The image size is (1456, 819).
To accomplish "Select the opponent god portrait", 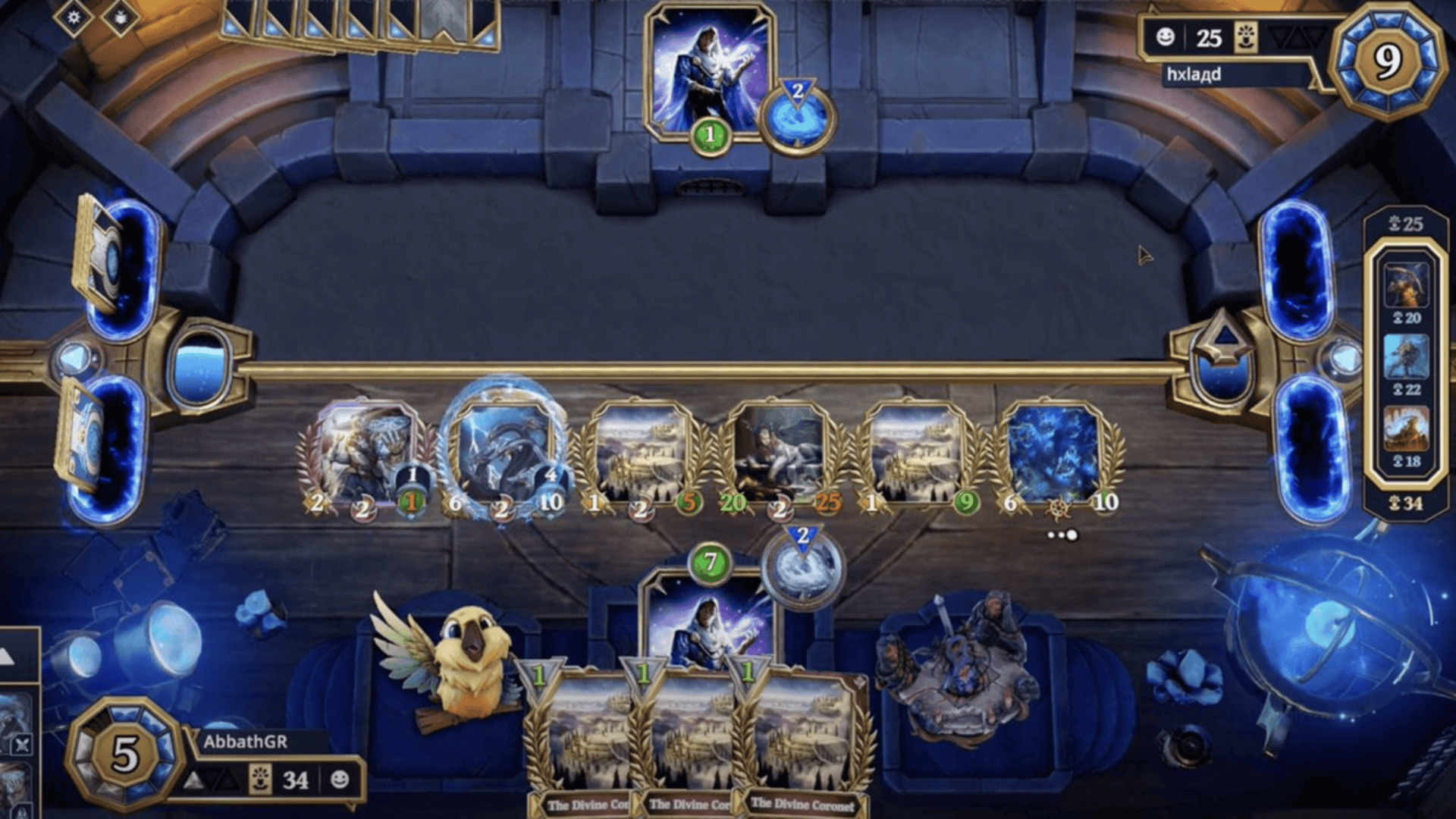I will [708, 72].
